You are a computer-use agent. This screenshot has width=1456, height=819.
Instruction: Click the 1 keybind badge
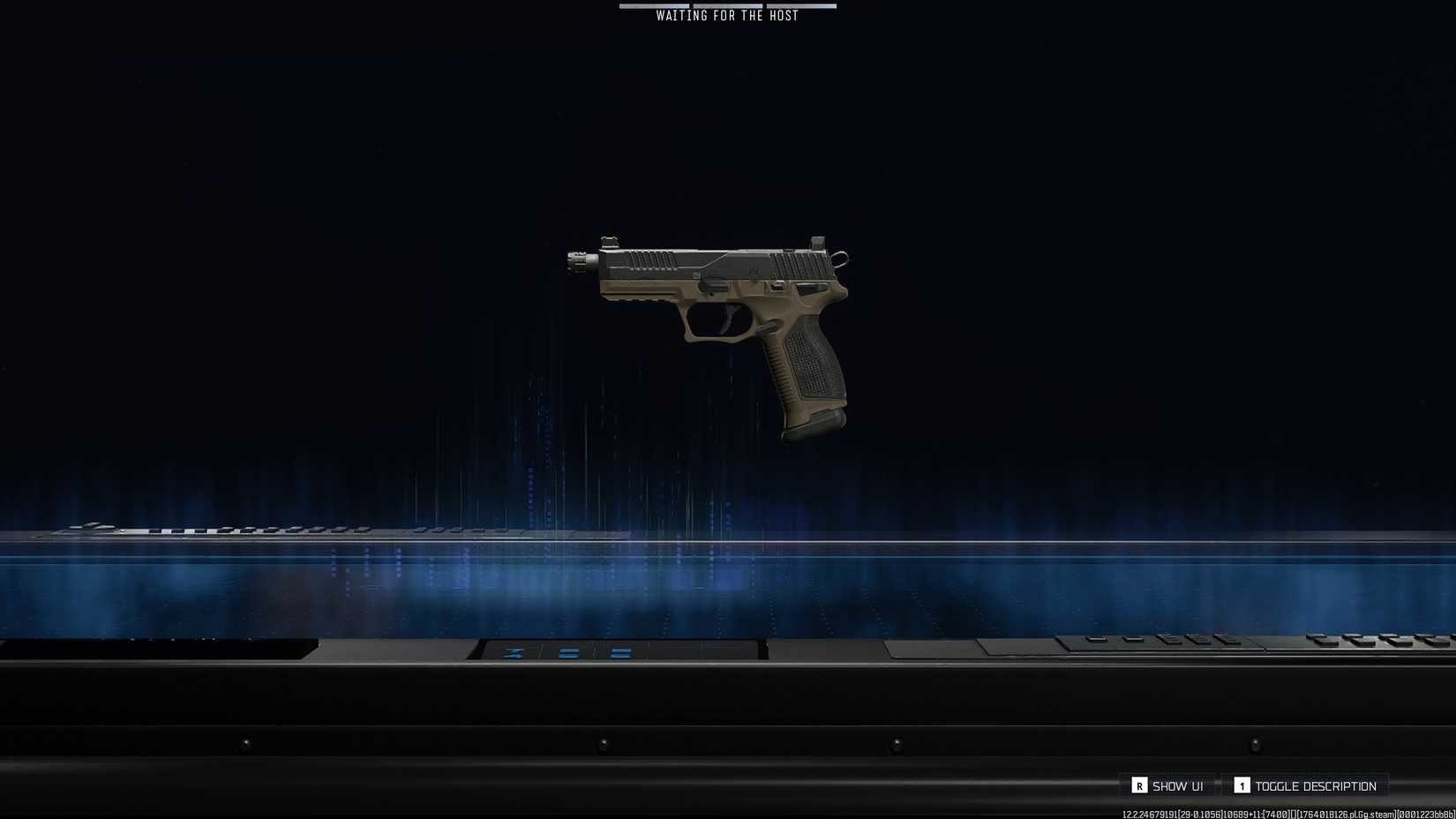click(1241, 785)
